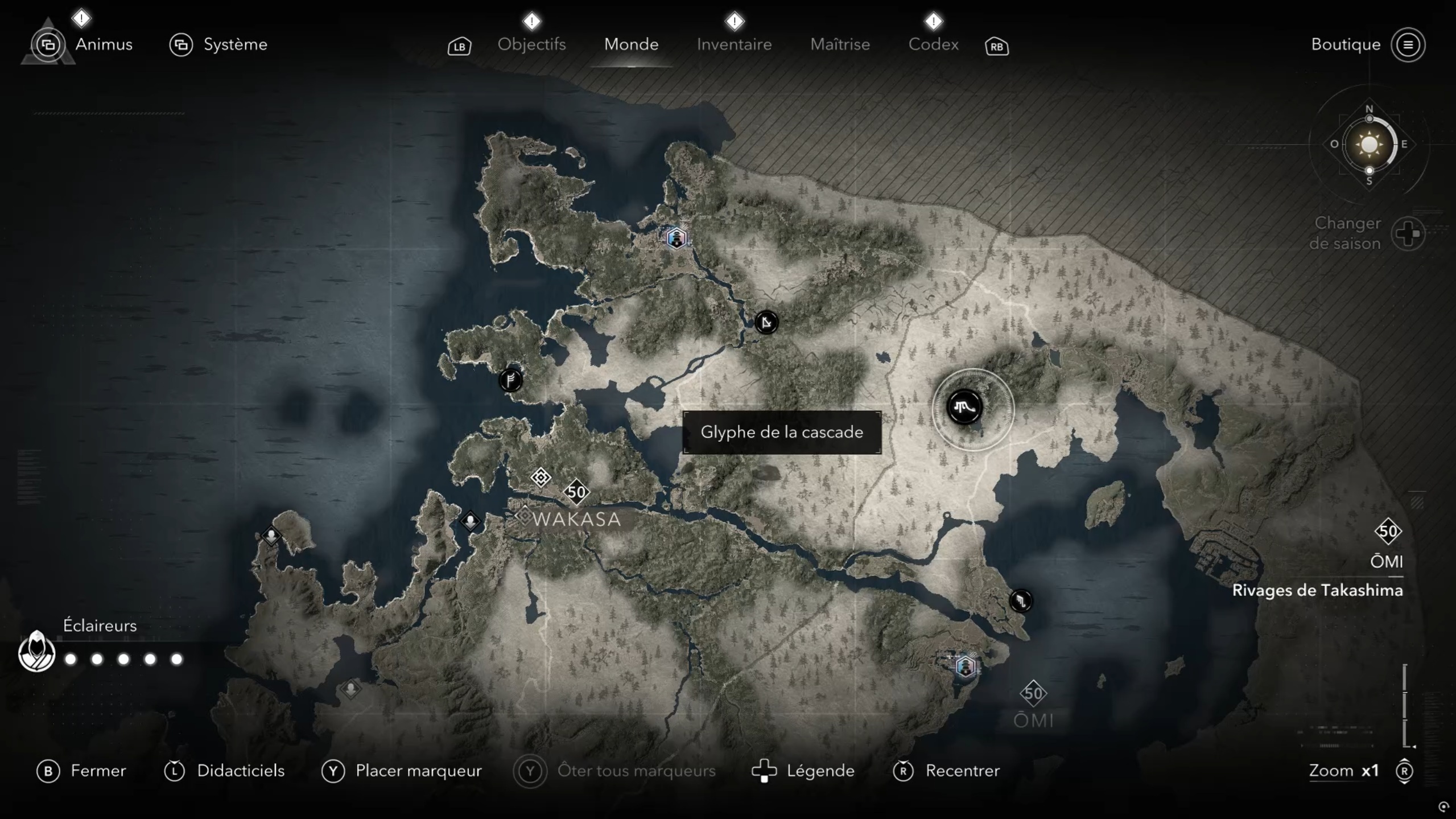Screen dimensions: 1456x819
Task: Open the Boutique store
Action: point(1346,44)
